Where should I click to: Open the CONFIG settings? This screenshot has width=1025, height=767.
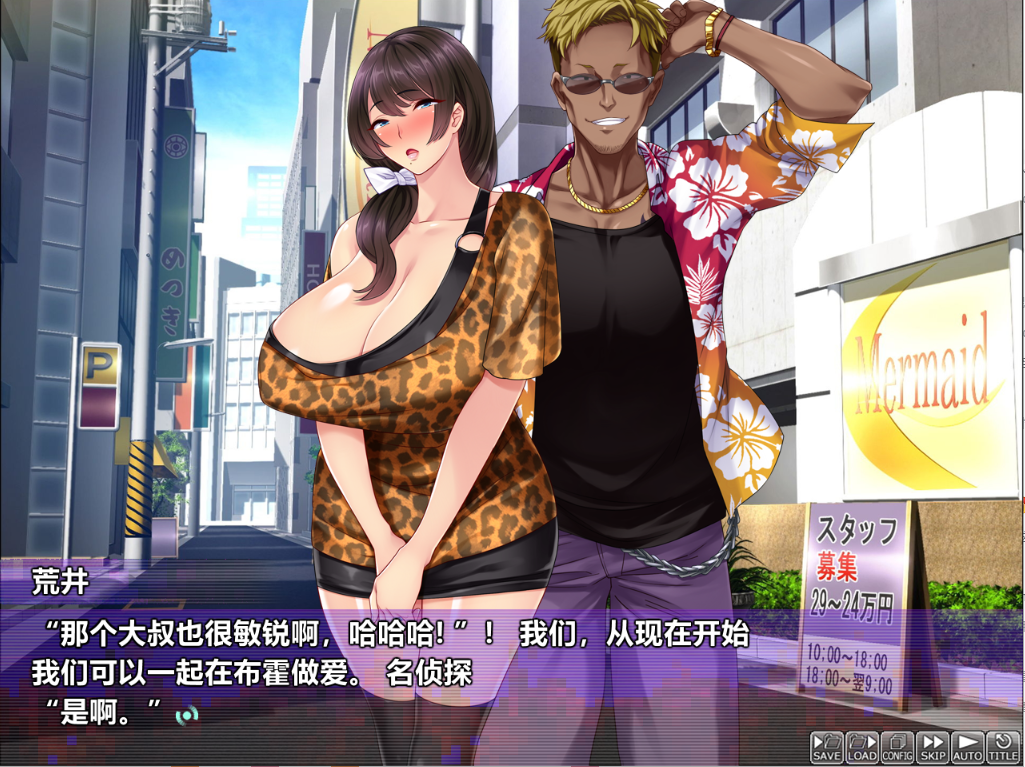tap(897, 747)
